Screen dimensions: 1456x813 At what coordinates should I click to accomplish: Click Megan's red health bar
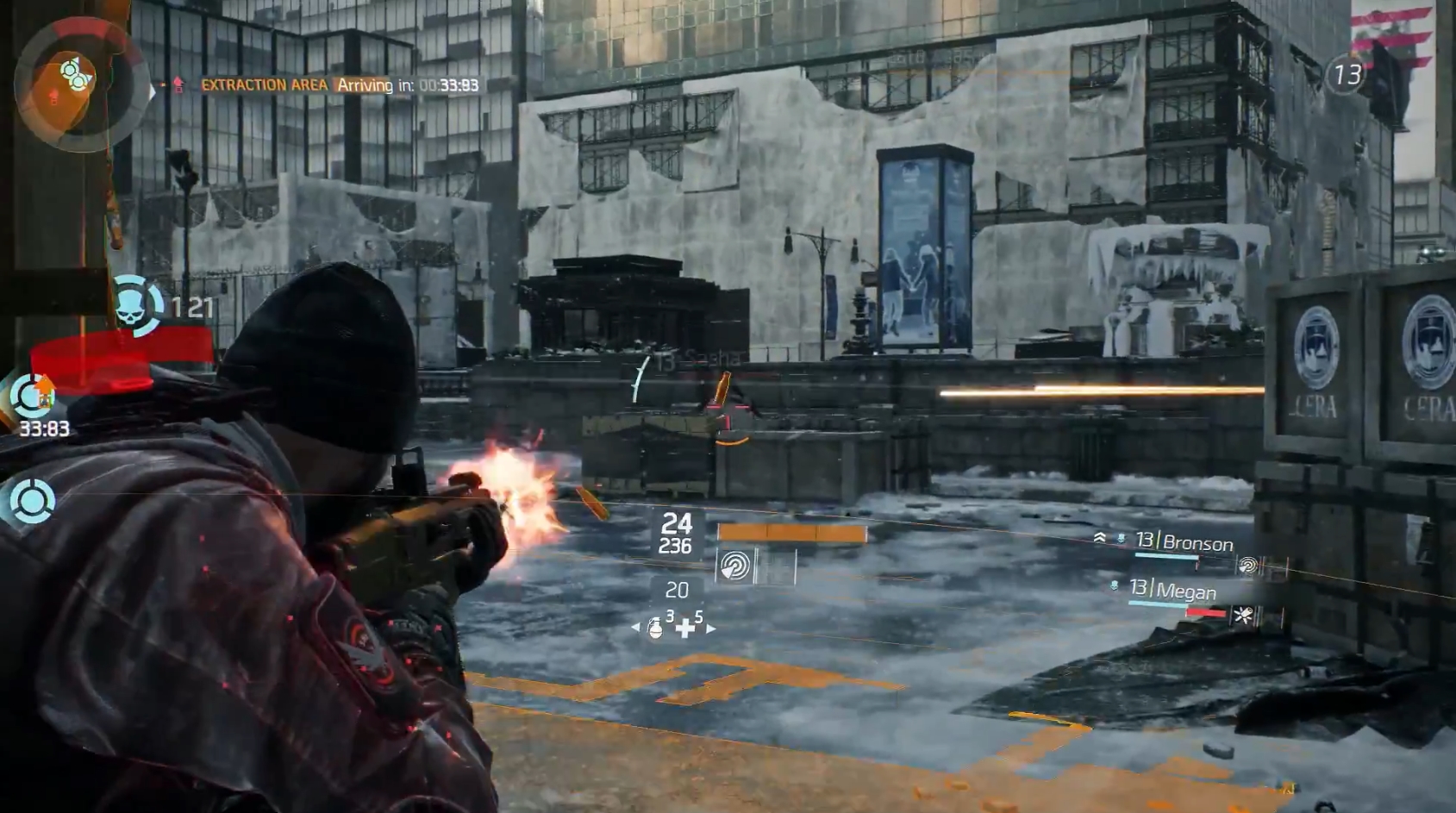coord(1205,612)
